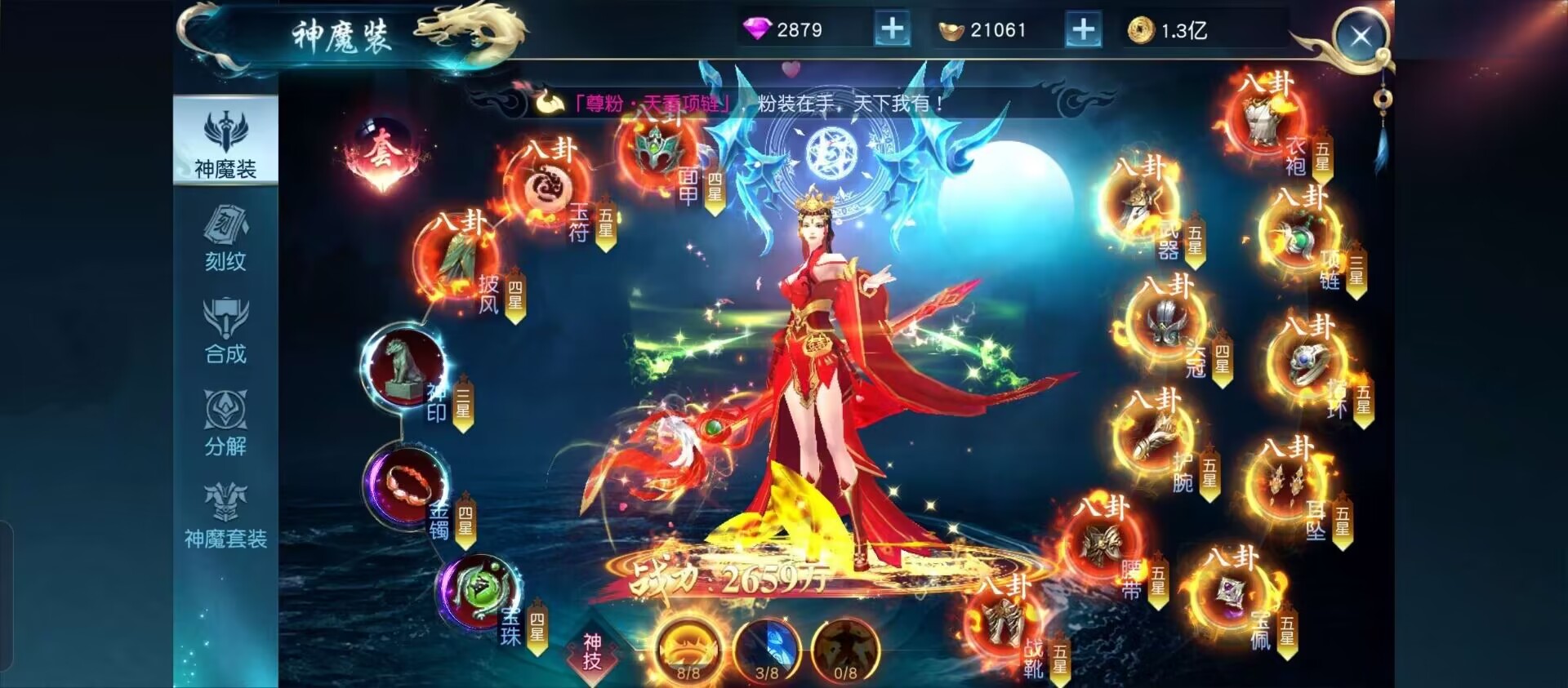
Task: Add more gold ingots
Action: [x=1083, y=30]
